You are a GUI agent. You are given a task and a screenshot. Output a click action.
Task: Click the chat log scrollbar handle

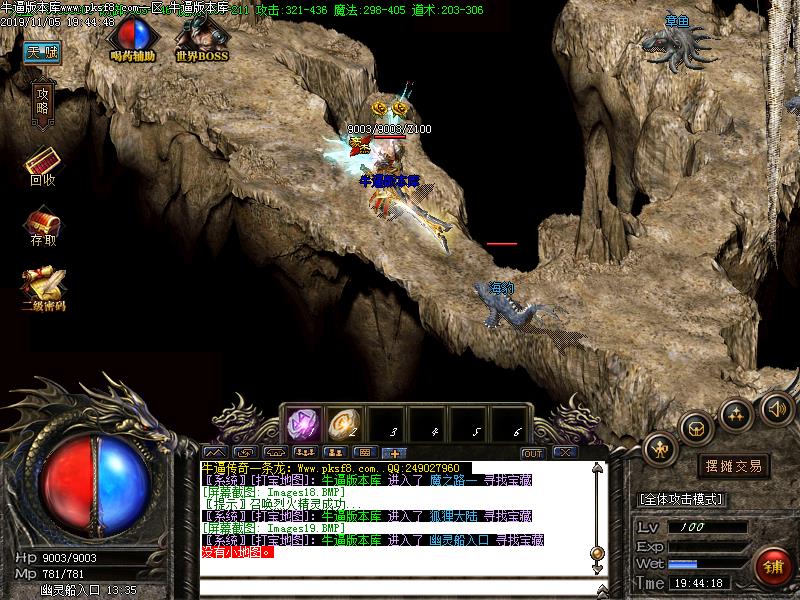[x=597, y=552]
